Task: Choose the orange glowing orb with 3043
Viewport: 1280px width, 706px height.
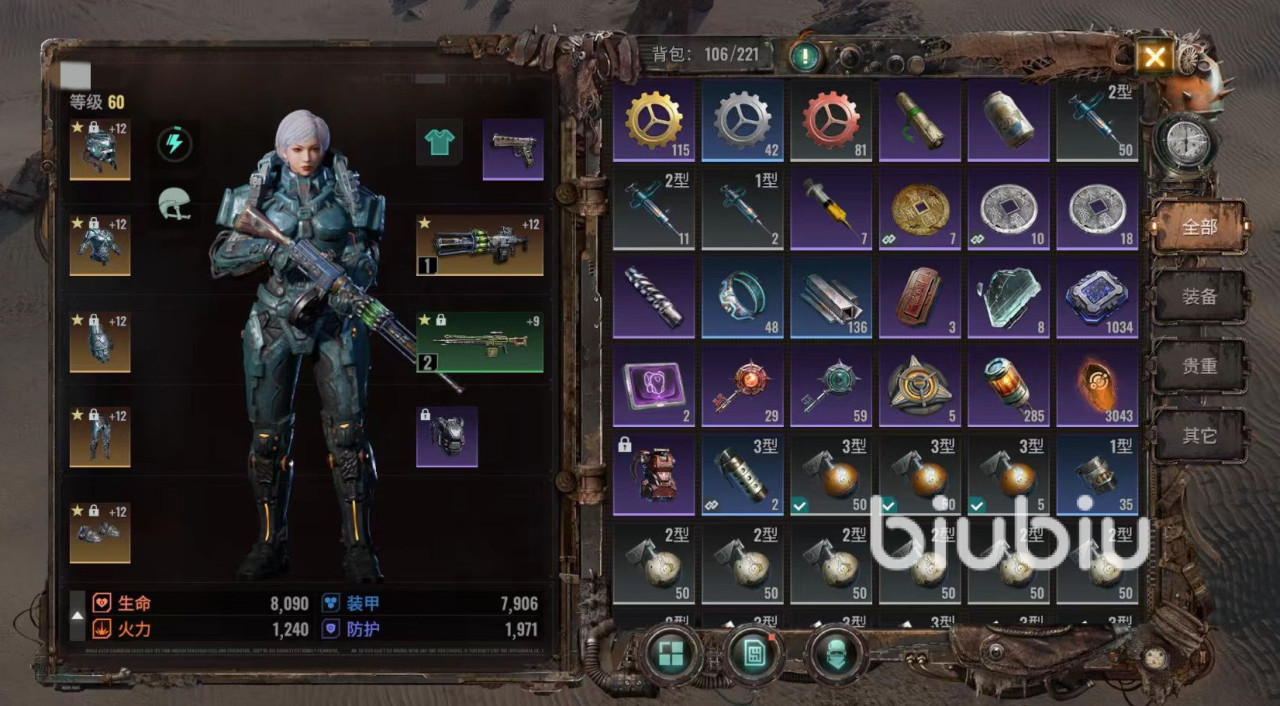Action: (x=1097, y=386)
